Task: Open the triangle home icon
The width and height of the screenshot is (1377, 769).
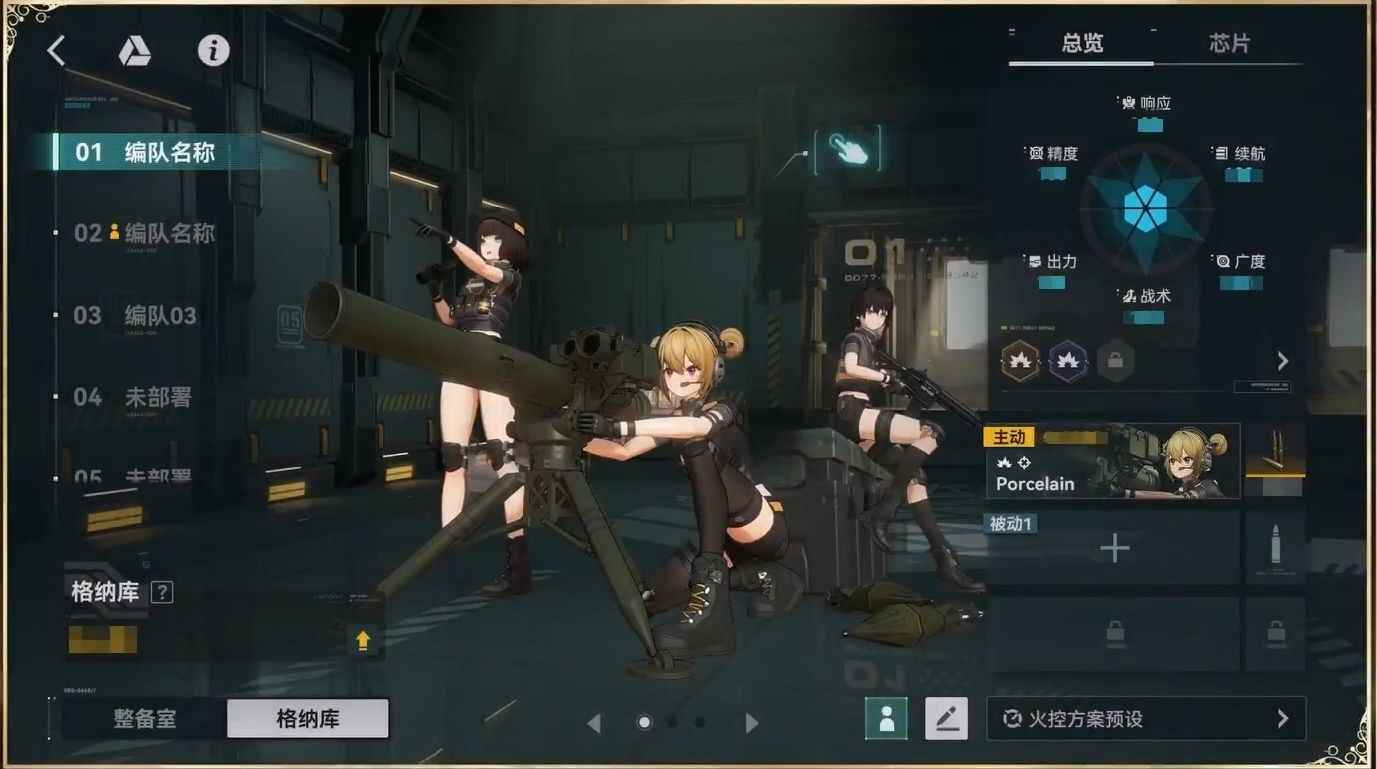Action: coord(134,51)
